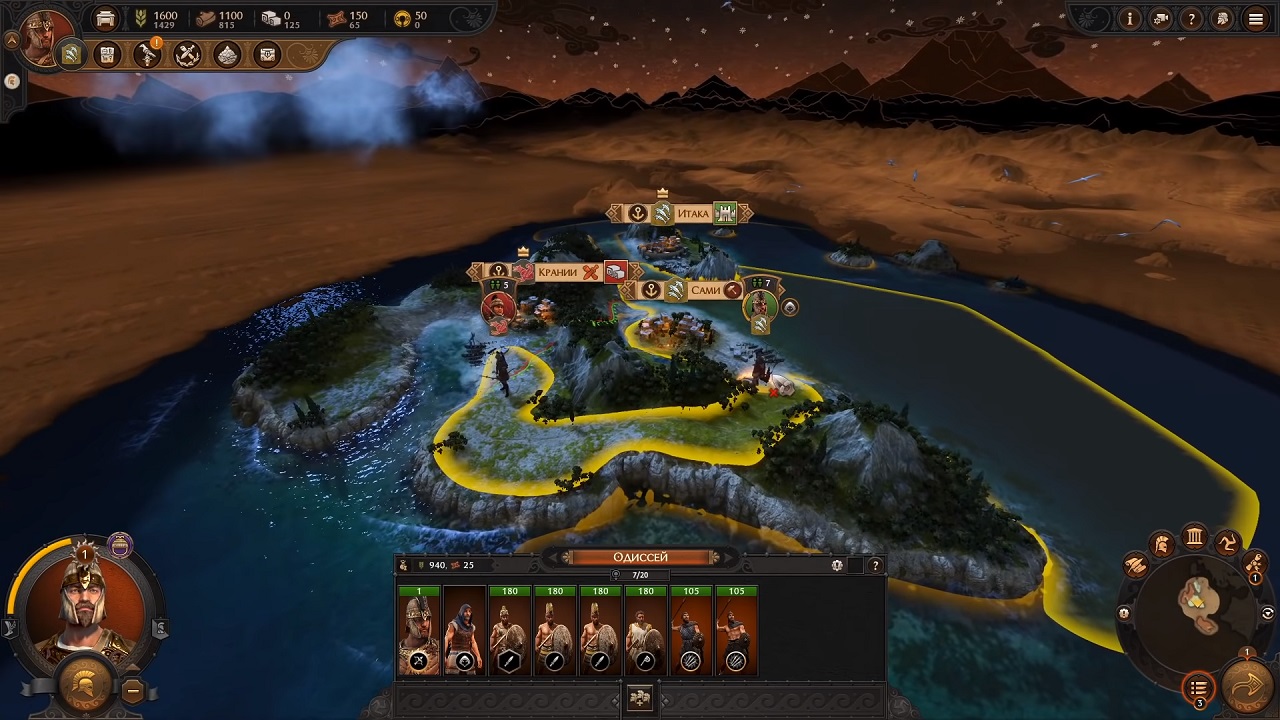Viewport: 1280px width, 720px height.
Task: Open the bird omen icon with alert
Action: point(148,55)
